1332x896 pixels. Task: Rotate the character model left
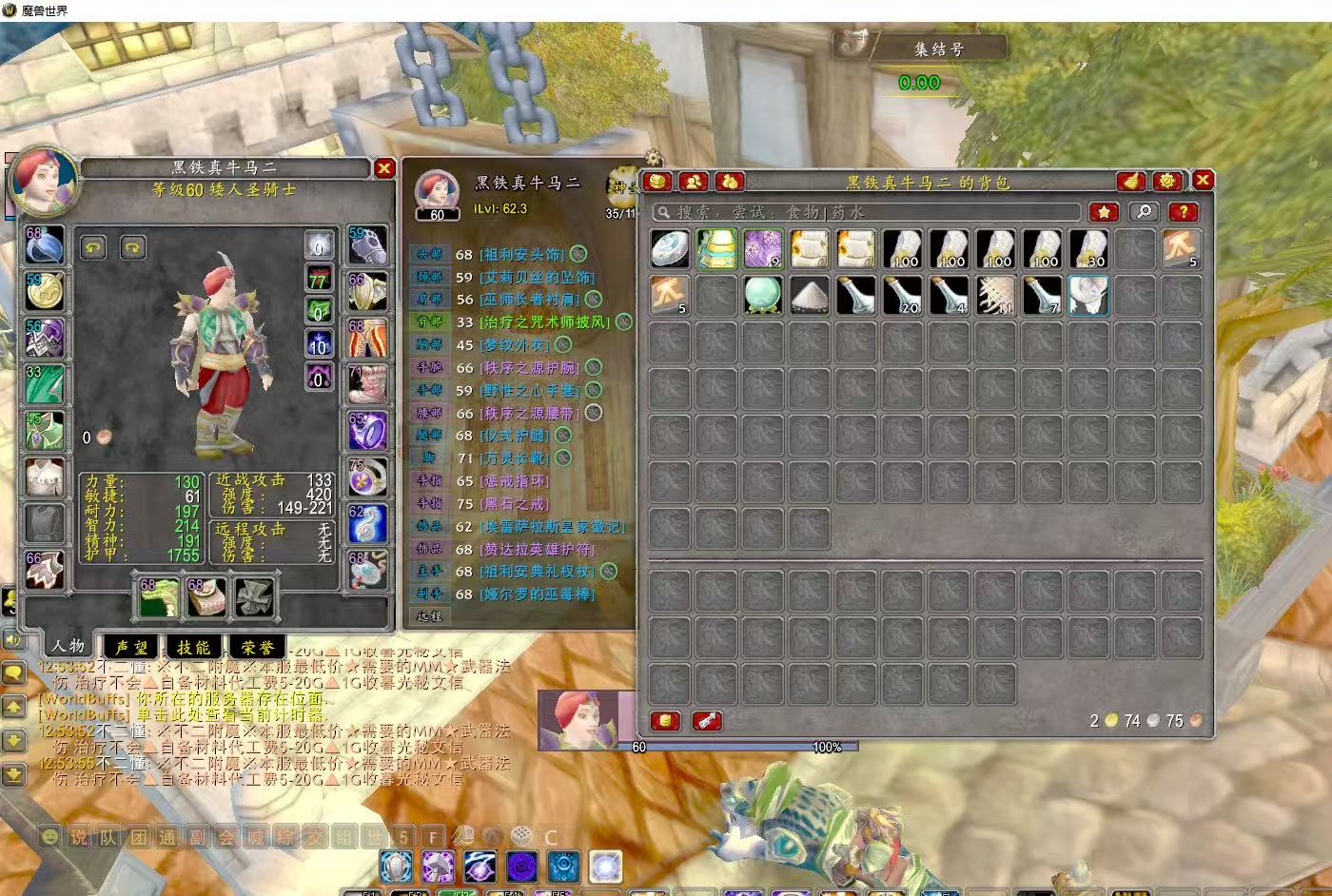pyautogui.click(x=93, y=247)
